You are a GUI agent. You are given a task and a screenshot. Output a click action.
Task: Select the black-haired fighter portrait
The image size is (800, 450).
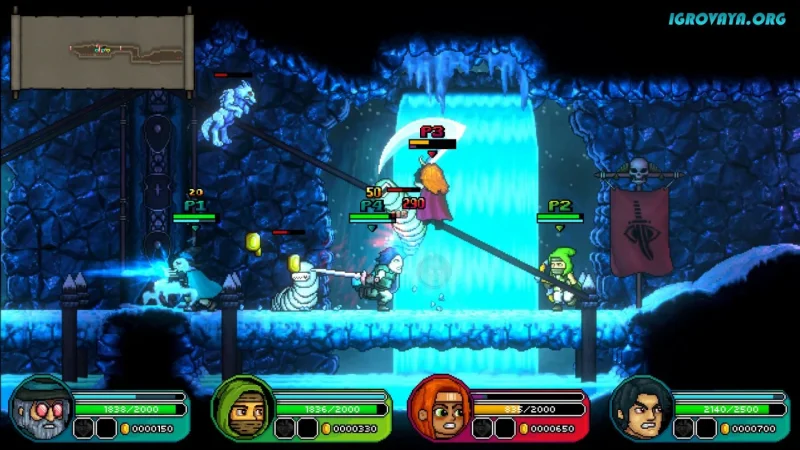[639, 408]
